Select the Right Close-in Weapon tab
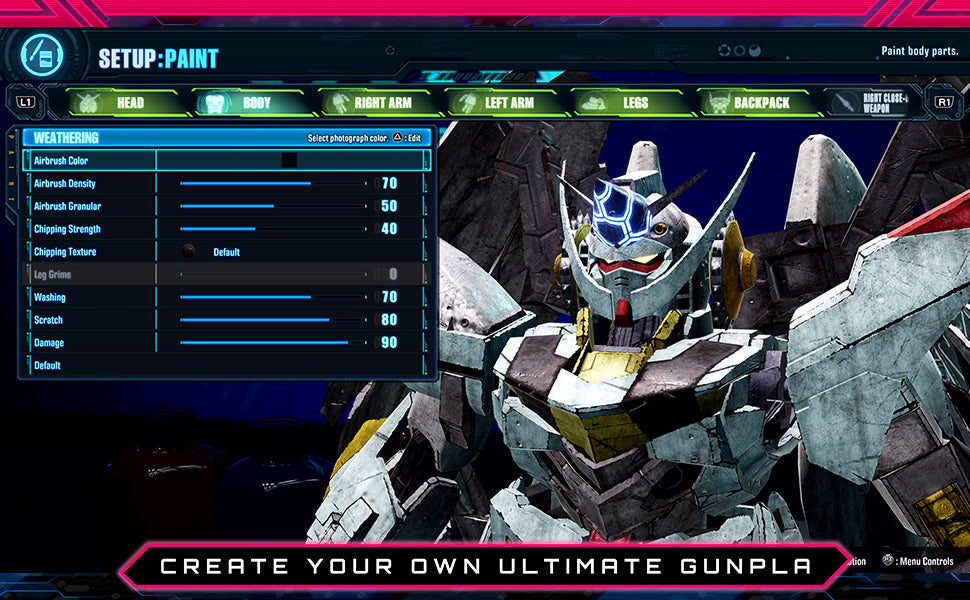970x600 pixels. [x=872, y=102]
